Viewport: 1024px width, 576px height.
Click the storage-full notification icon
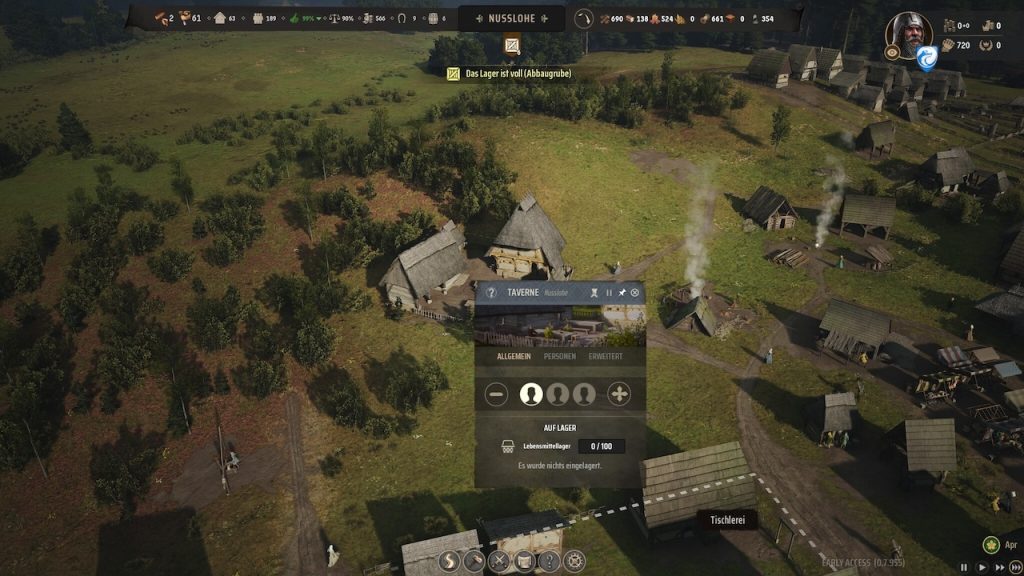(x=512, y=46)
